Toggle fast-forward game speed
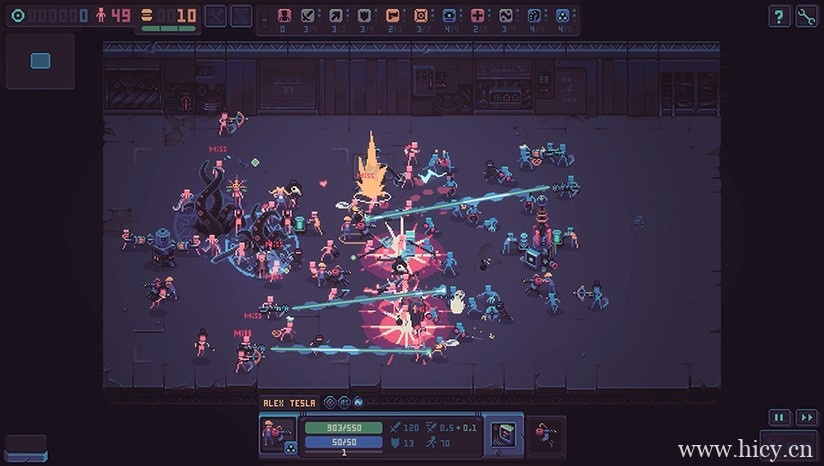The height and width of the screenshot is (466, 824). click(x=806, y=418)
